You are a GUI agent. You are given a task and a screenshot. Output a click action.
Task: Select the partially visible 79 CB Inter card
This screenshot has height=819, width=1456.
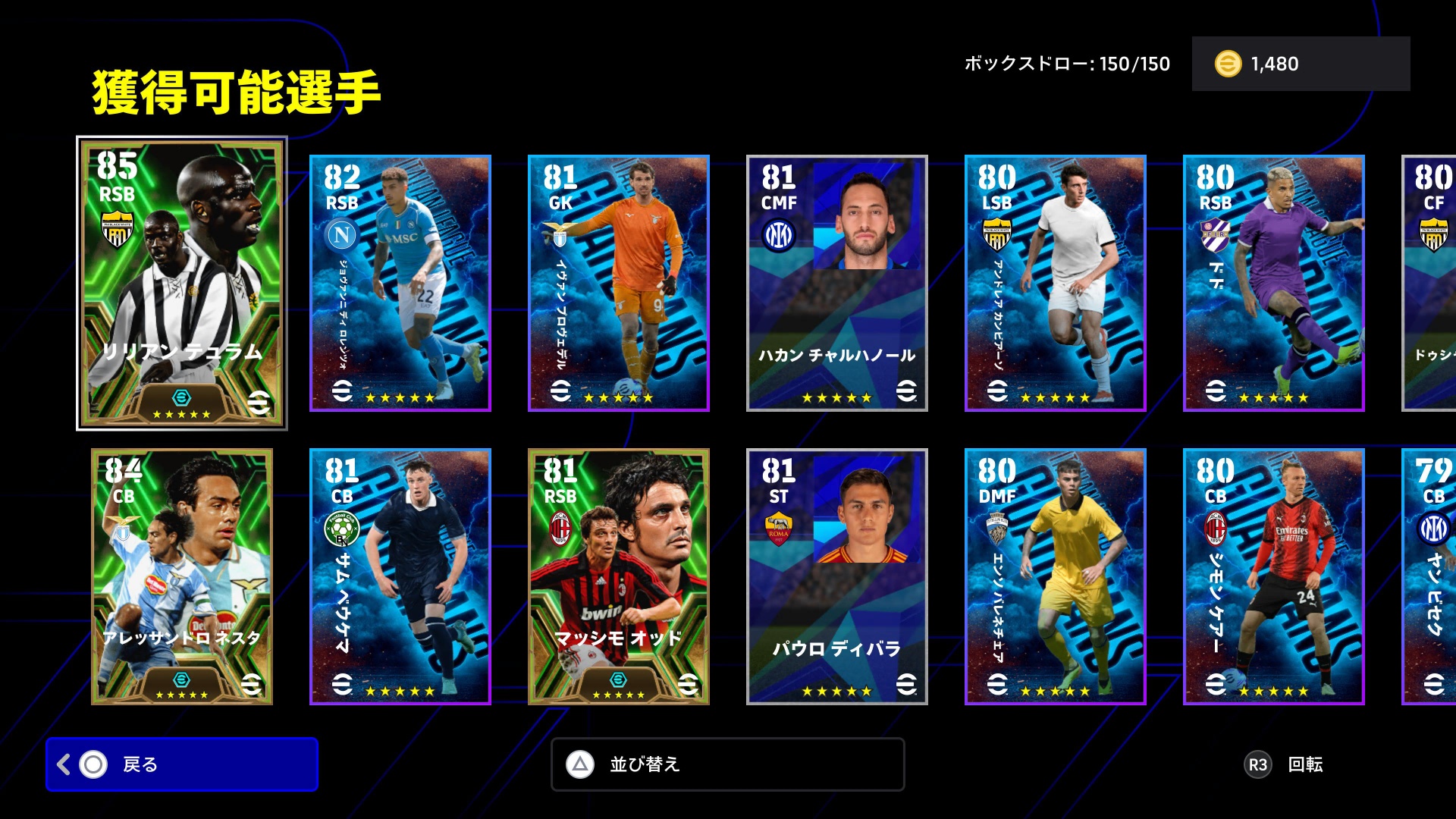coord(1430,576)
